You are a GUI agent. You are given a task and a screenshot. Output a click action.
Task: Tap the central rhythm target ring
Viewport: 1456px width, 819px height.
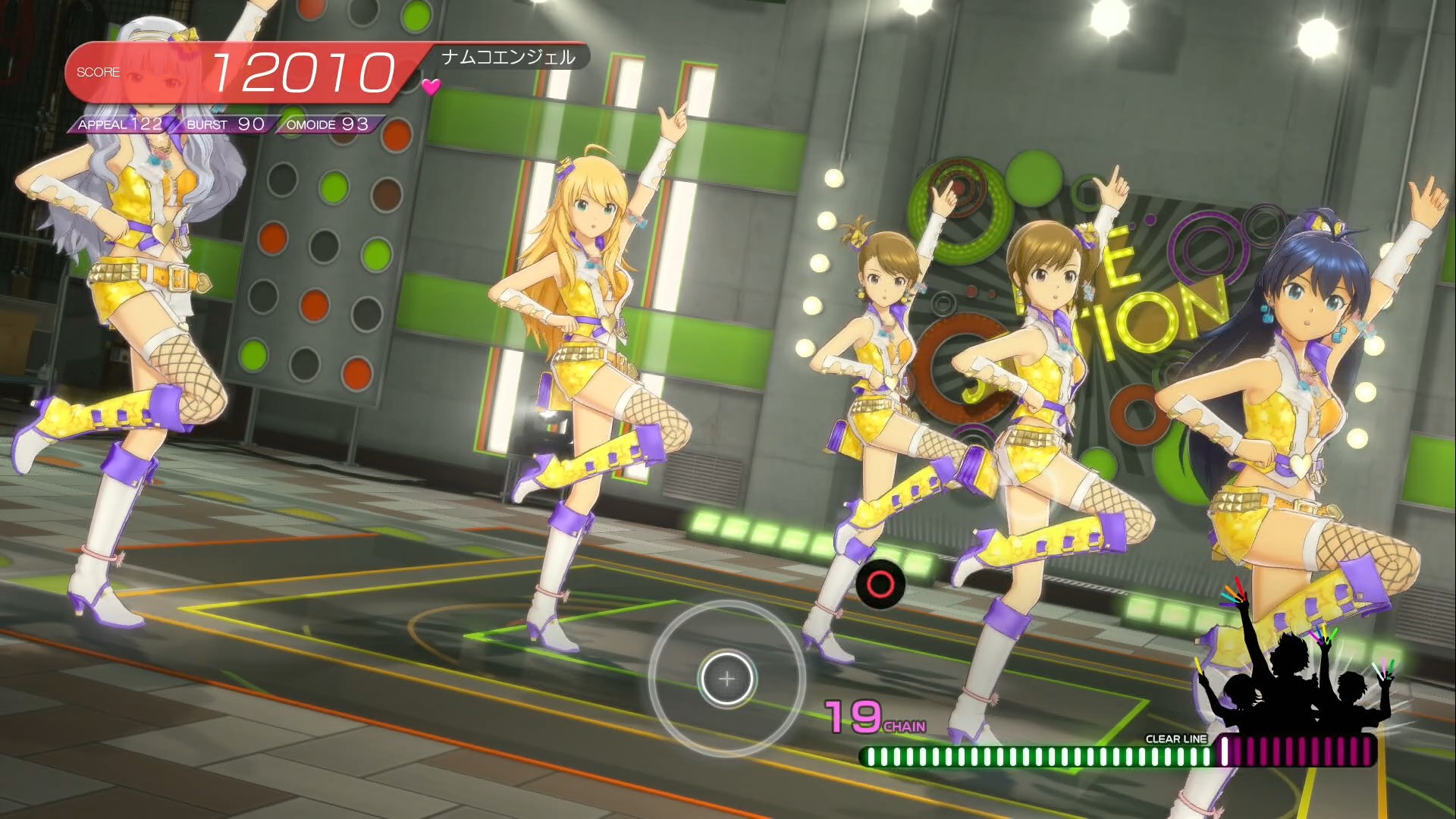pos(726,678)
